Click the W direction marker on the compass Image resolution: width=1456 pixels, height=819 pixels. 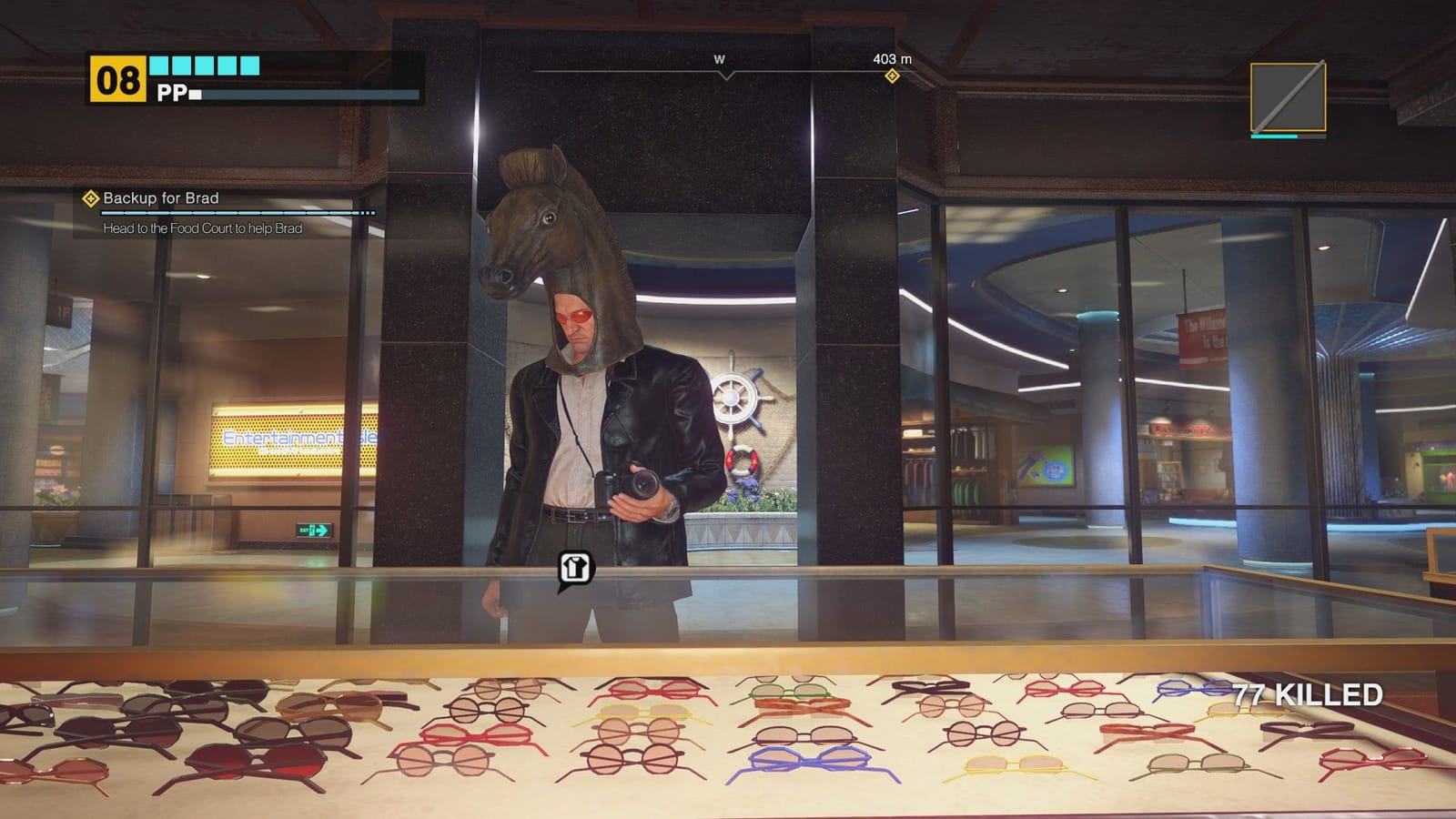pos(720,56)
